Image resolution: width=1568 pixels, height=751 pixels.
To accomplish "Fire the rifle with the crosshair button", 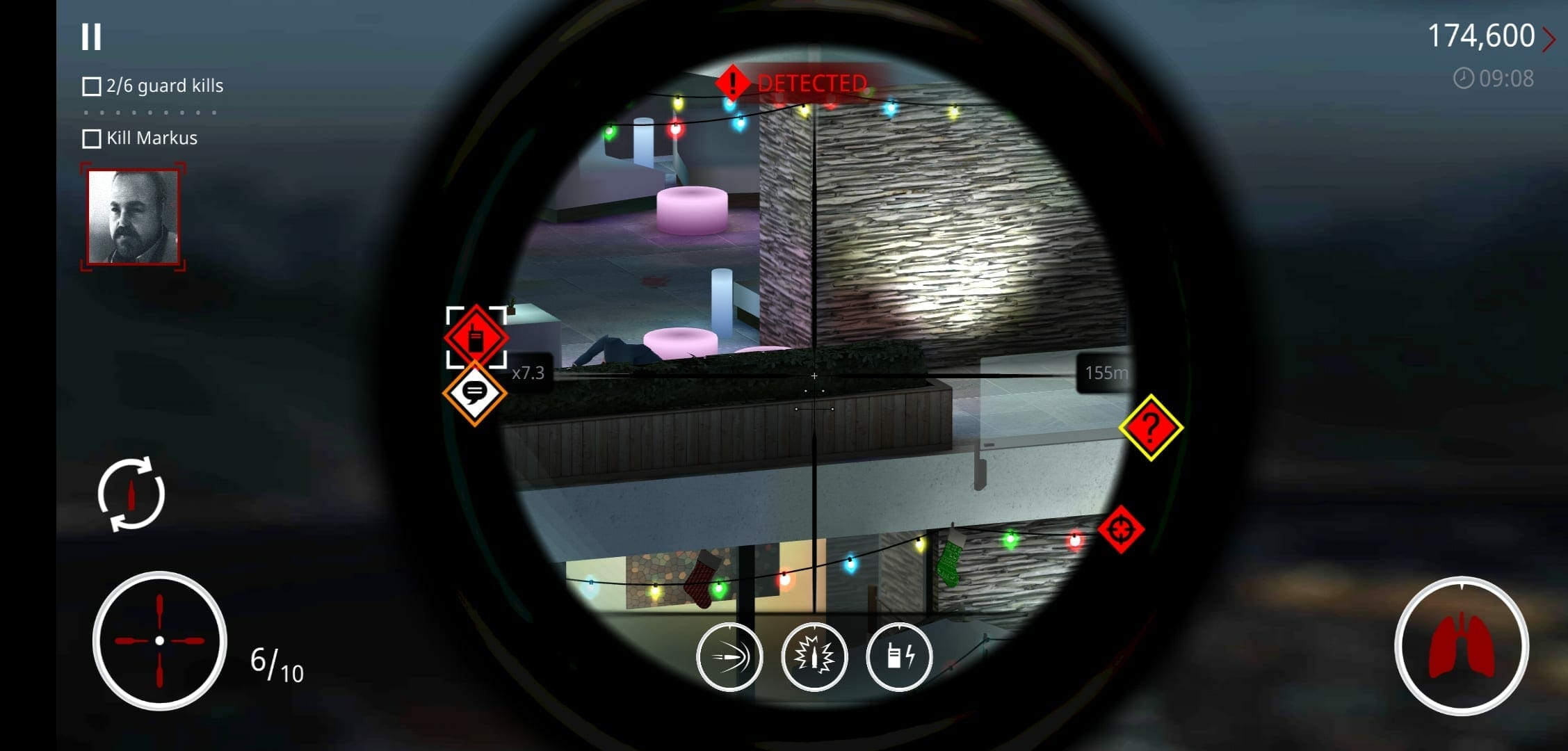I will pyautogui.click(x=160, y=640).
